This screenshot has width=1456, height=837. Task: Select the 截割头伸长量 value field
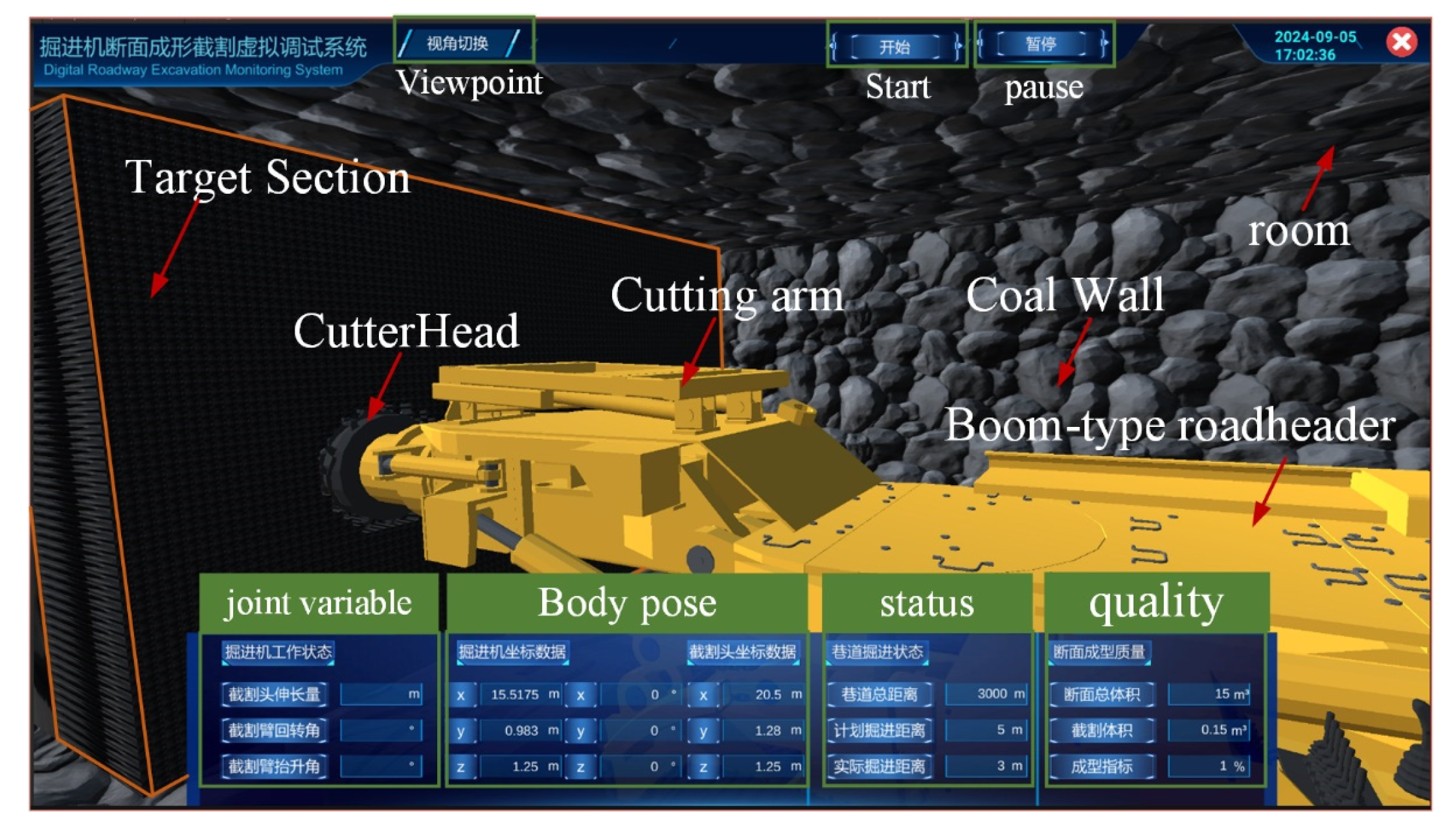(x=381, y=694)
